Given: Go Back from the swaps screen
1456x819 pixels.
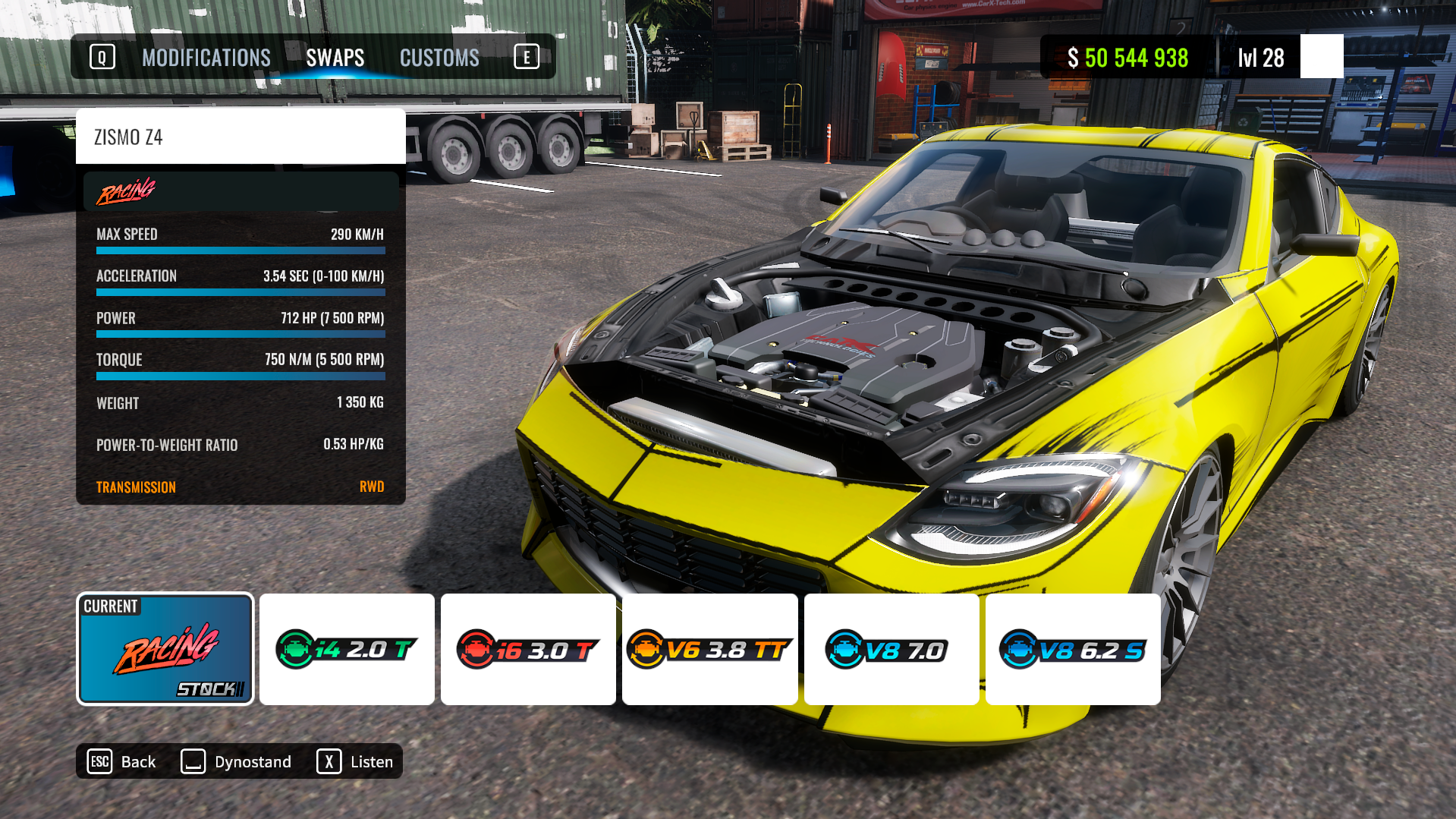Looking at the screenshot, I should tap(122, 761).
